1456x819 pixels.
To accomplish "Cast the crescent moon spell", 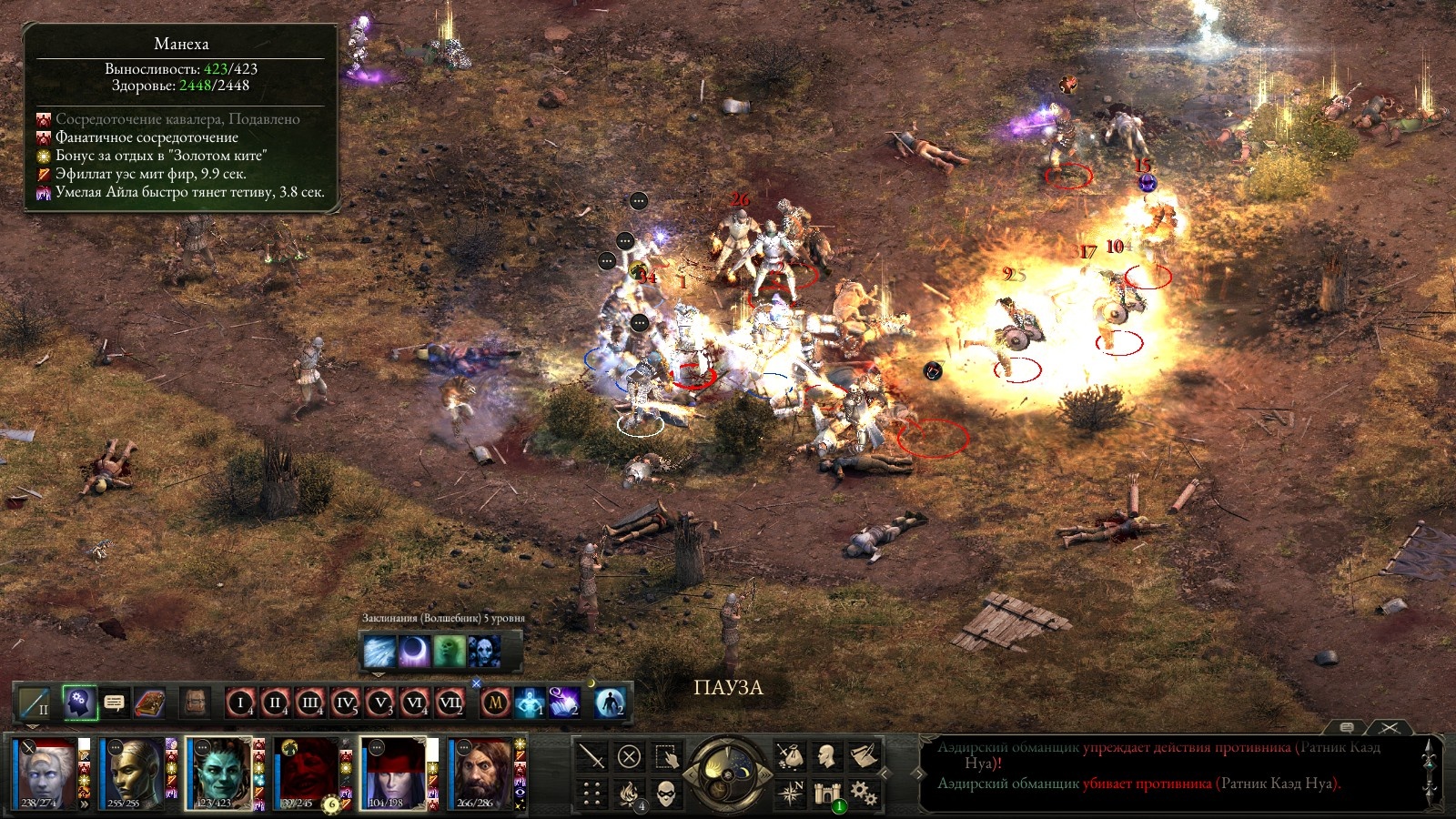I will pos(414,652).
